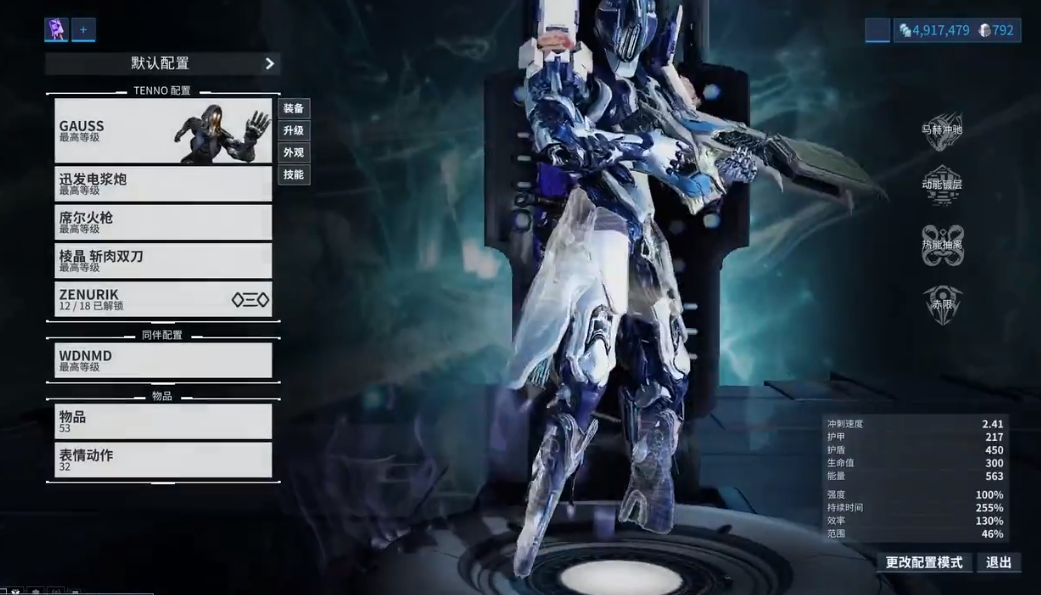
Task: Expand the 默认配置 loadout selector
Action: tap(162, 63)
